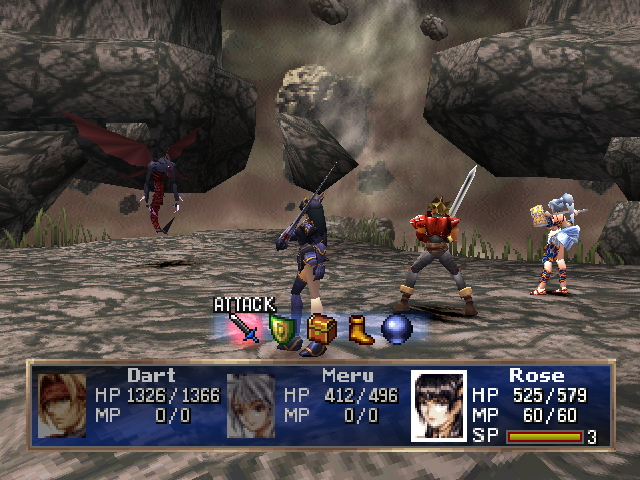Image resolution: width=640 pixels, height=480 pixels.
Task: Select Dart's portrait in the party panel
Action: (62, 405)
